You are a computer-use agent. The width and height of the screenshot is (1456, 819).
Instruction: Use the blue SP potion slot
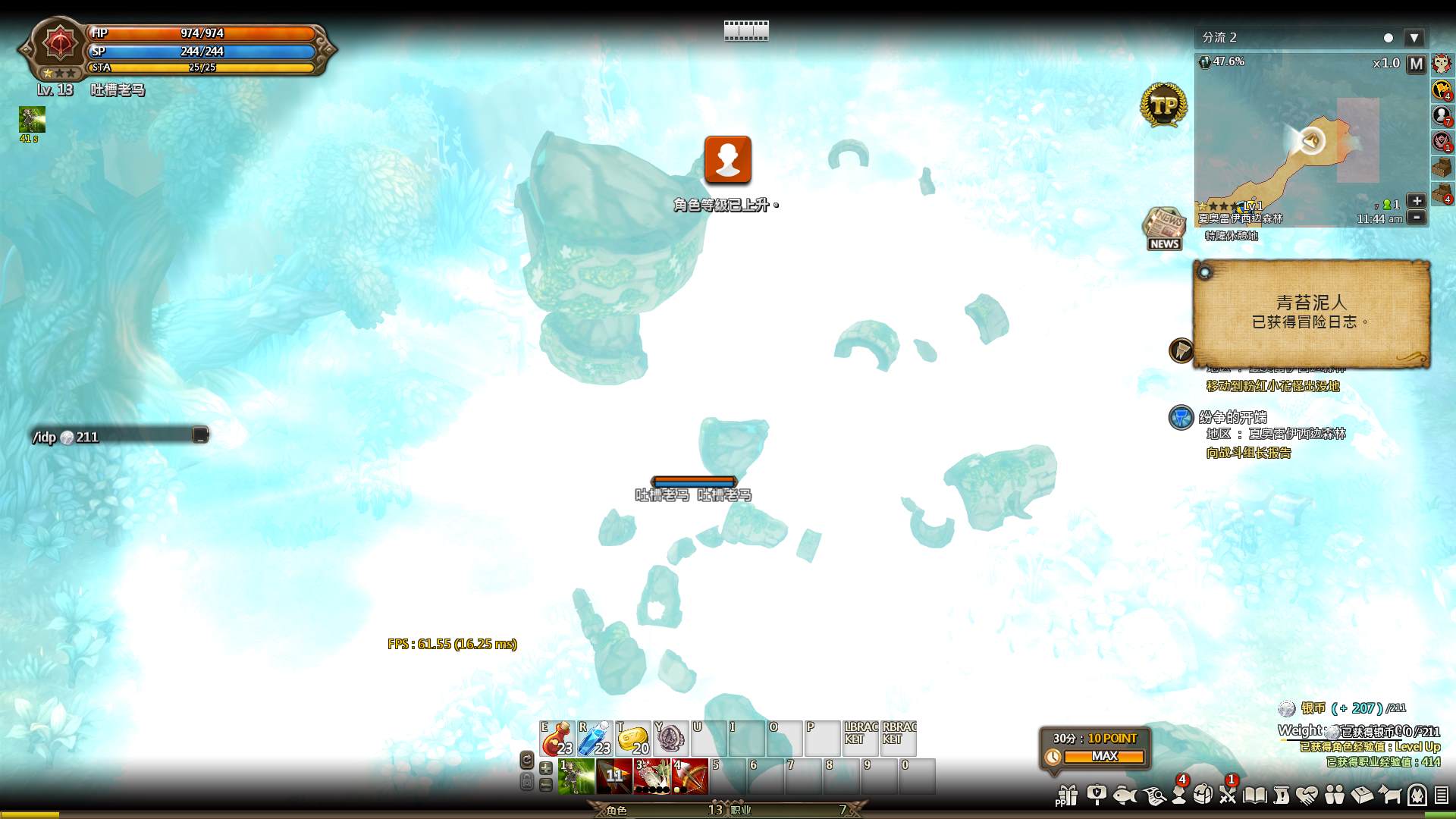tap(595, 738)
